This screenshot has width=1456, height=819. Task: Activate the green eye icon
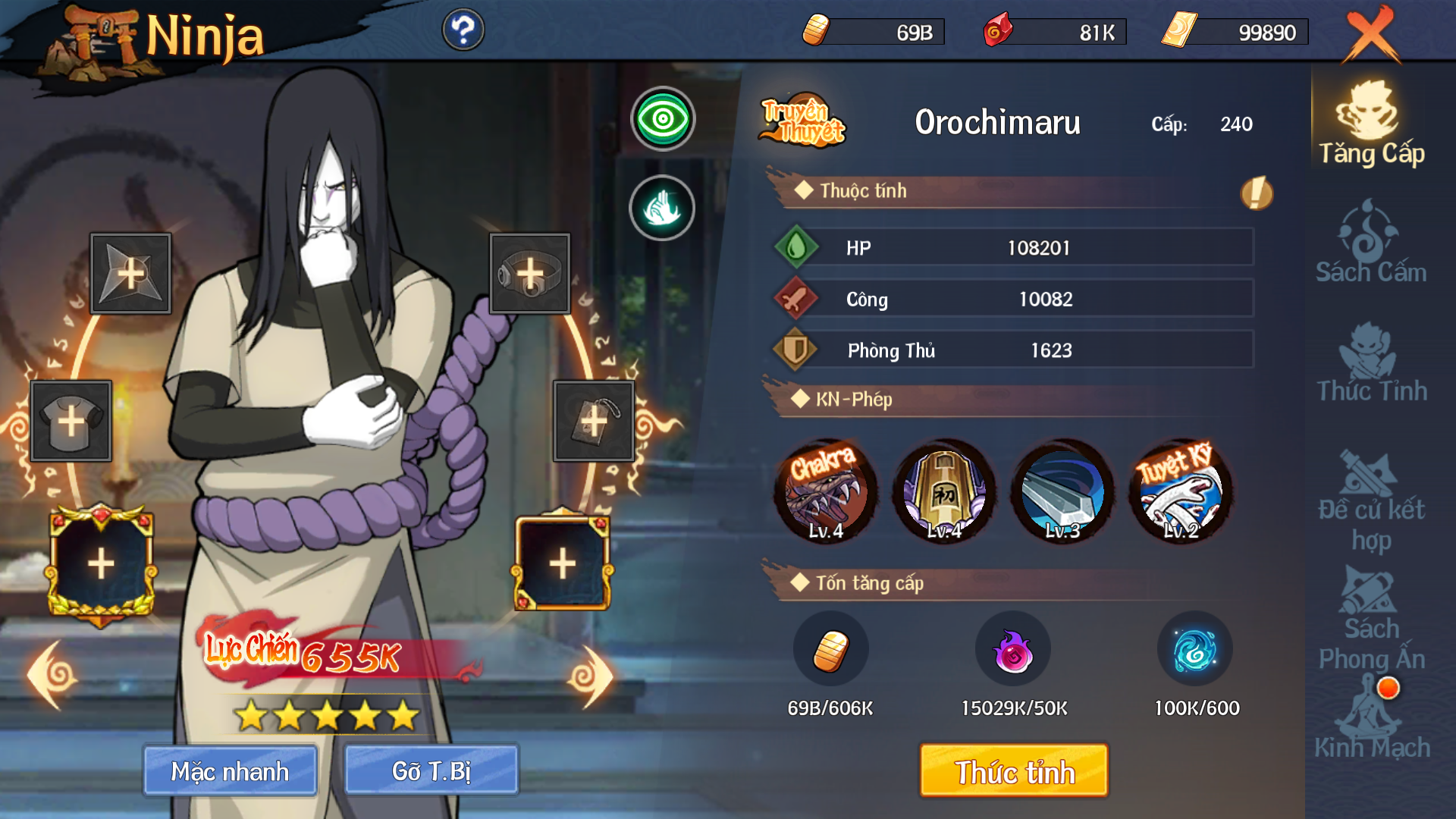tap(663, 119)
